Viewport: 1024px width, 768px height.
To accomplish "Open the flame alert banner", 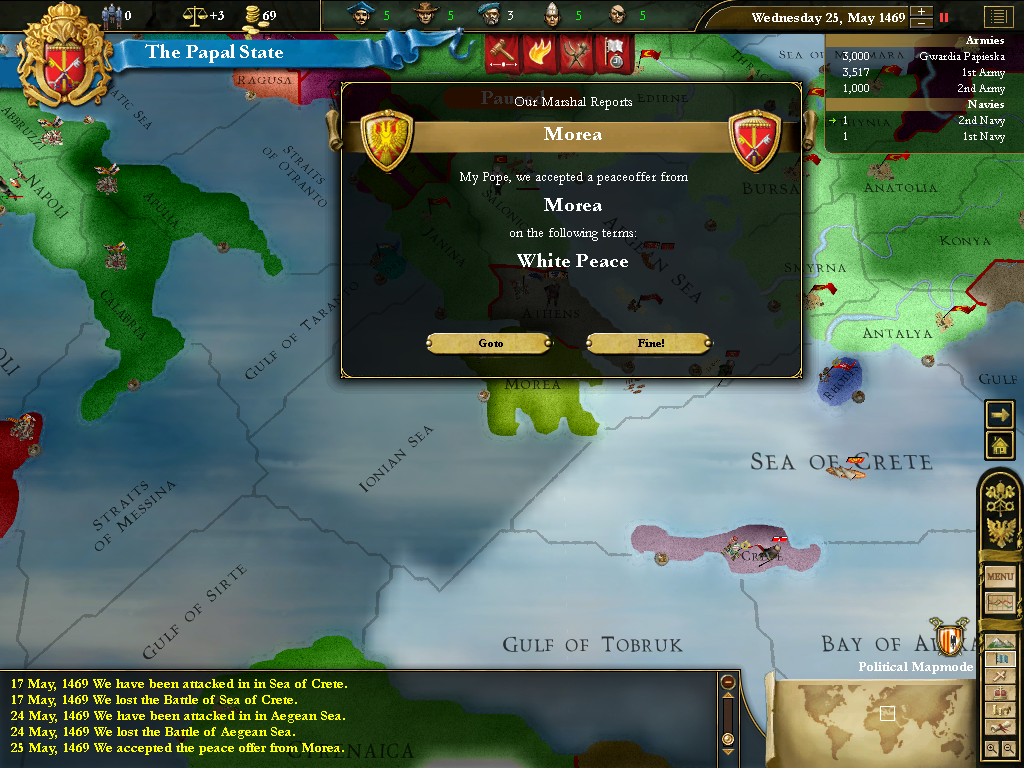I will [539, 53].
